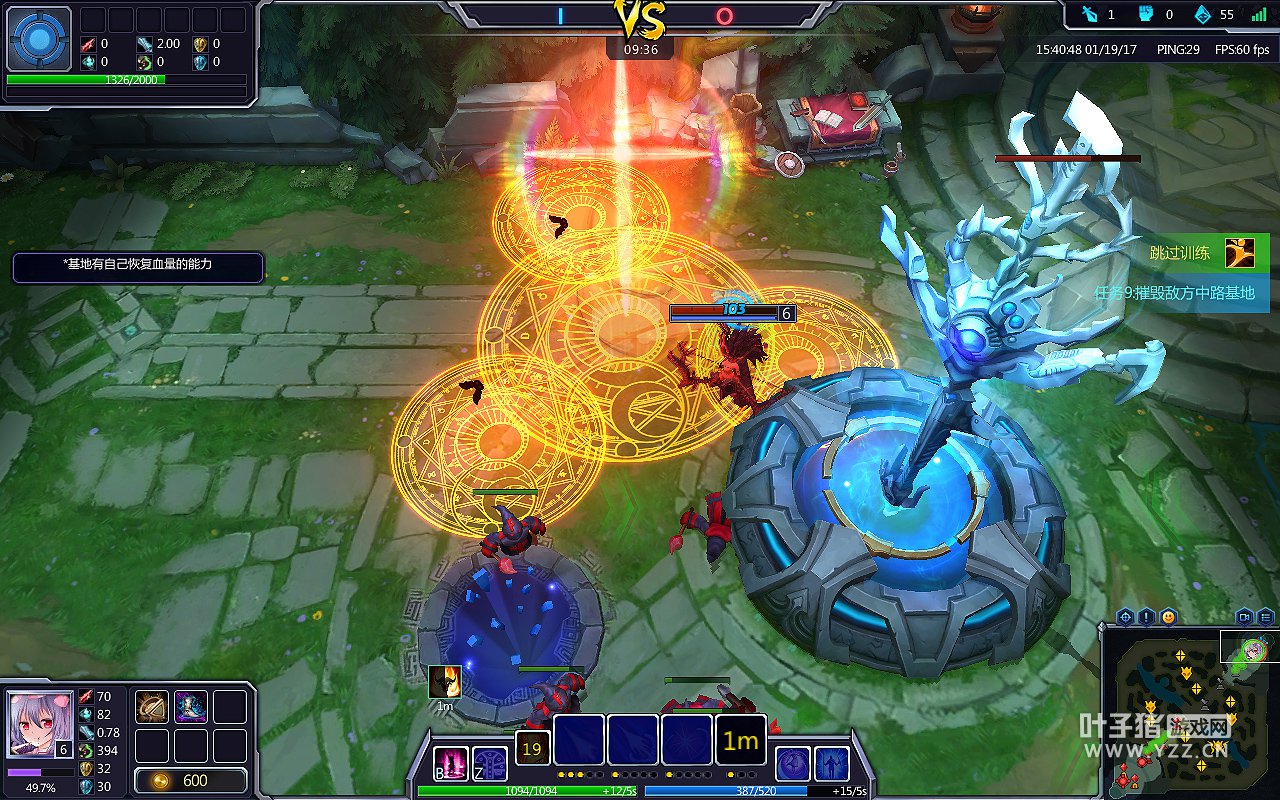1280x800 pixels.
Task: Select the boots item in inventory
Action: (x=191, y=707)
